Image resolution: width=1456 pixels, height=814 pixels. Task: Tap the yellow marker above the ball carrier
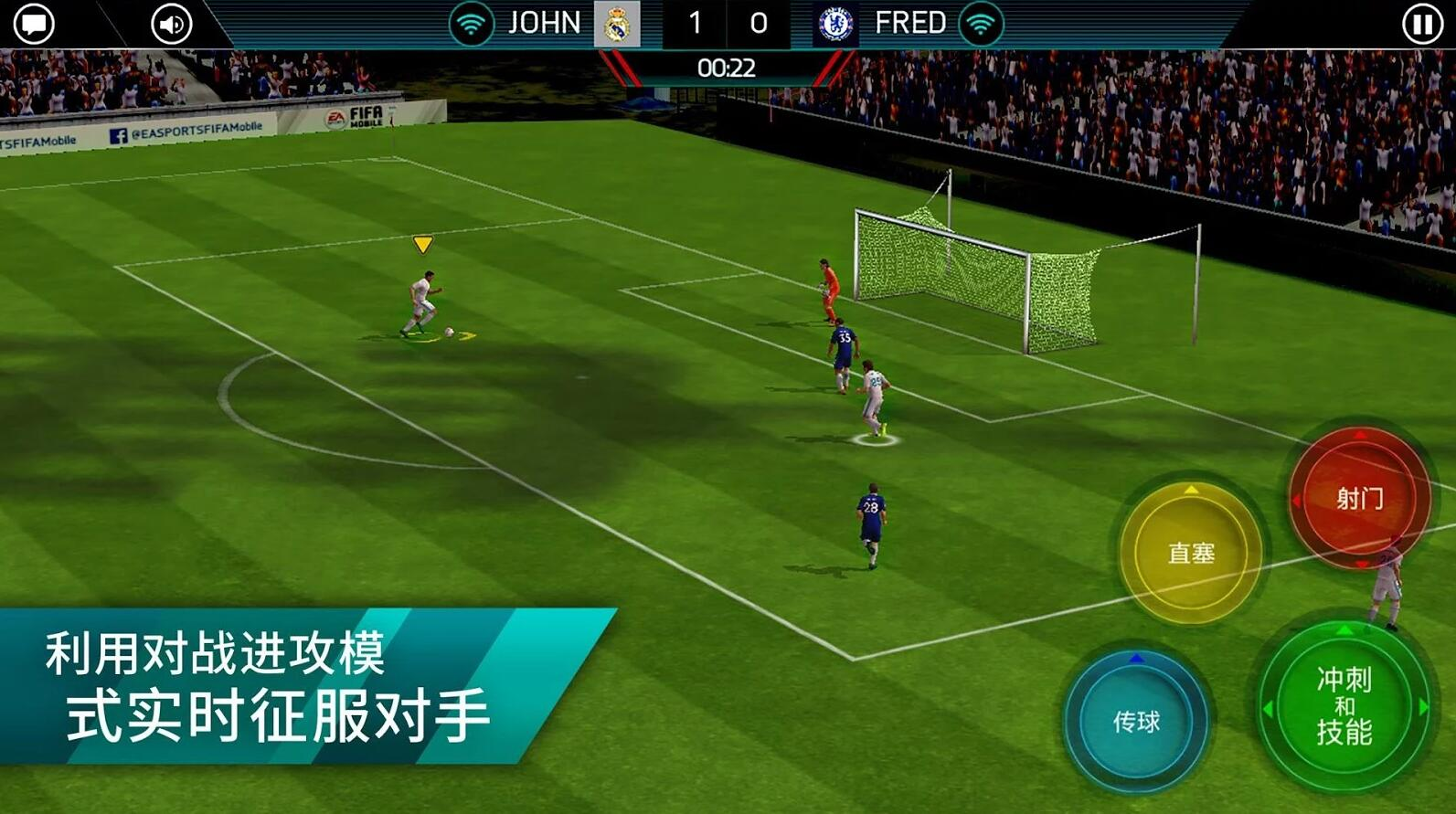424,243
